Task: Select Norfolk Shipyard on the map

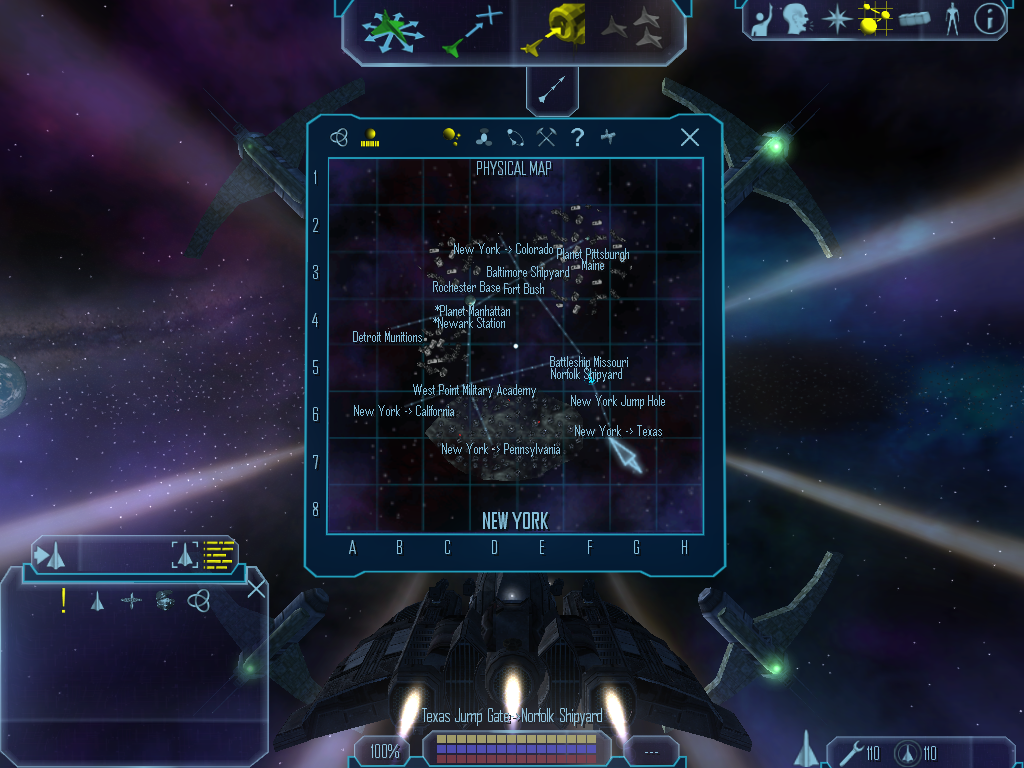Action: coord(586,375)
